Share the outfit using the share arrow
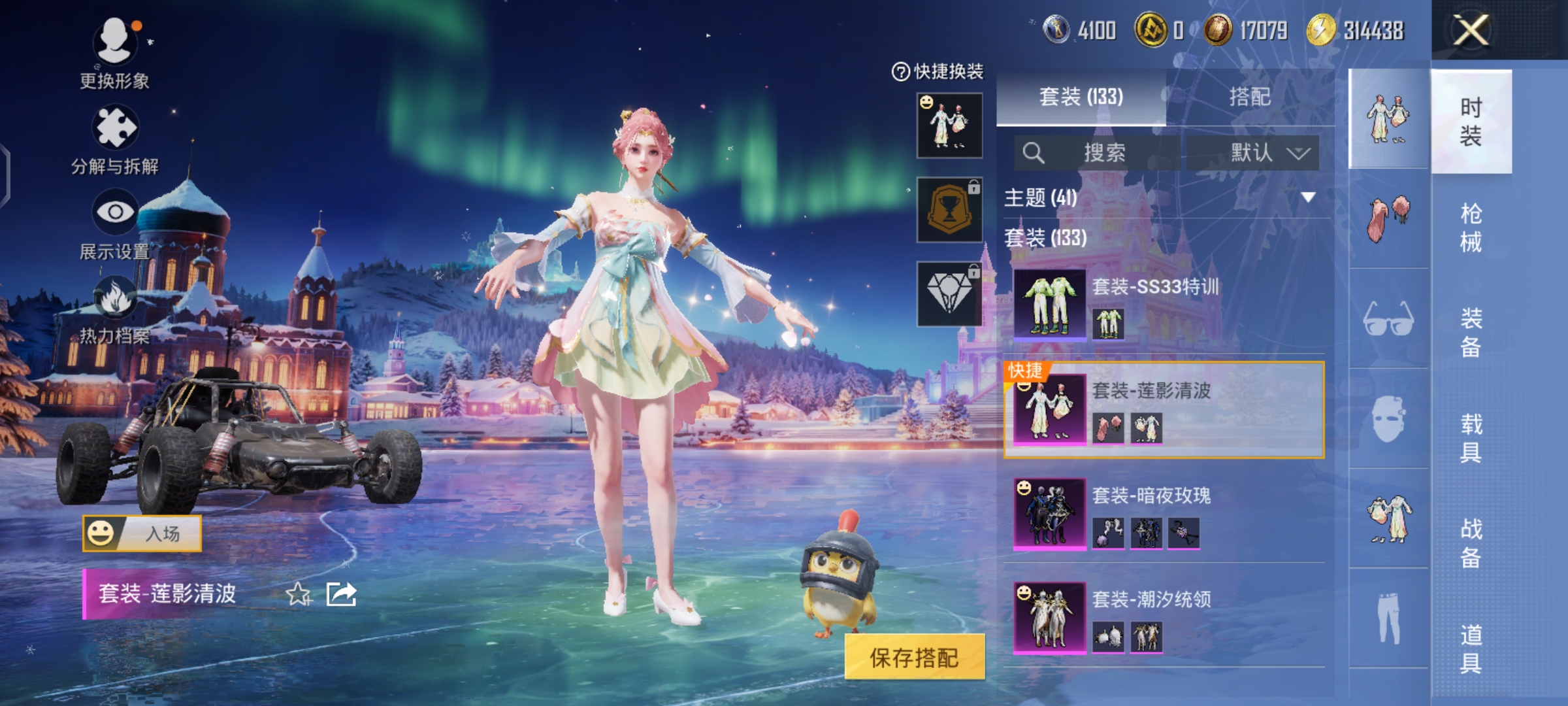1568x706 pixels. (341, 594)
